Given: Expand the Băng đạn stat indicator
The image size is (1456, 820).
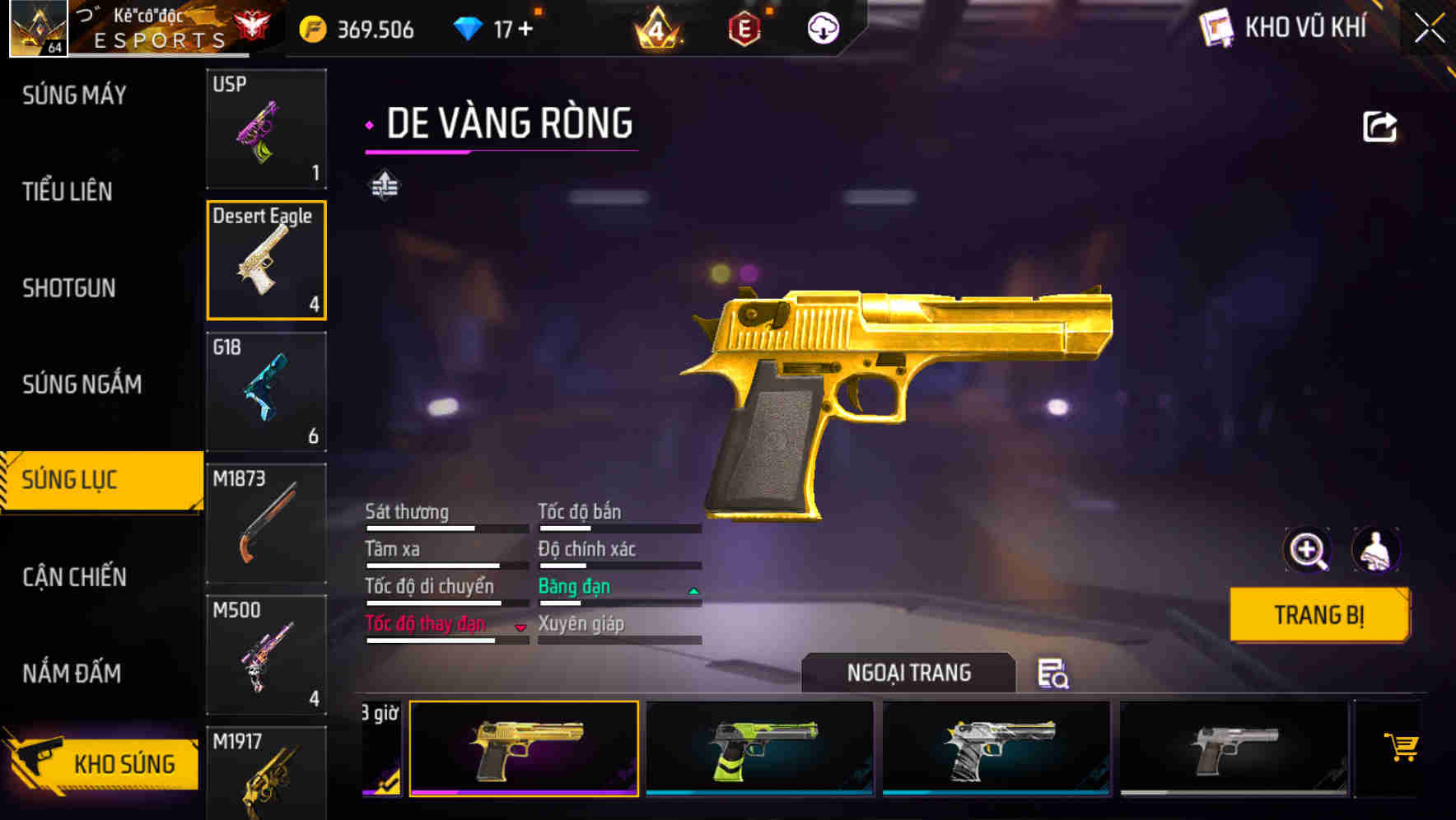Looking at the screenshot, I should (x=693, y=589).
